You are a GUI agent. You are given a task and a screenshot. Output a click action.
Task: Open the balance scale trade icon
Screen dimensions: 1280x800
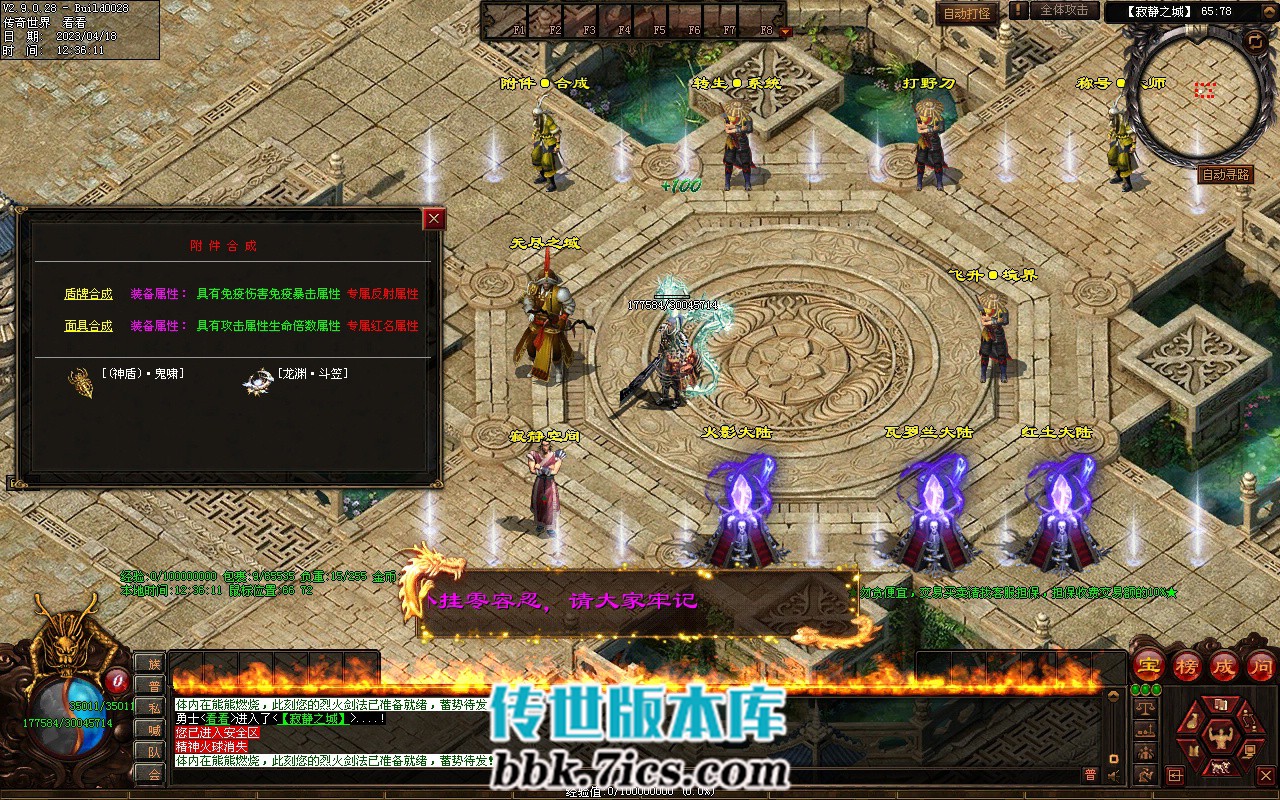1144,706
